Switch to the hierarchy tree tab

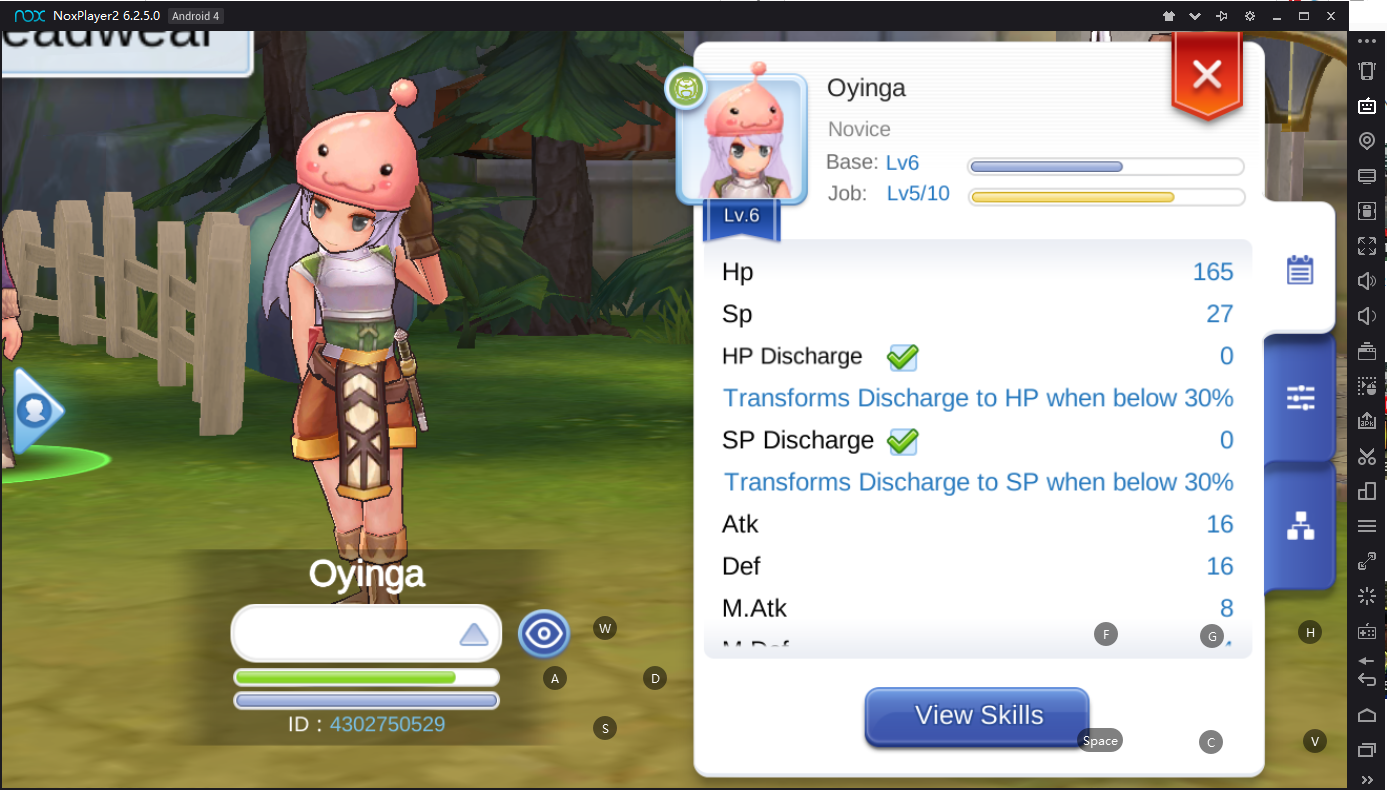[x=1300, y=525]
